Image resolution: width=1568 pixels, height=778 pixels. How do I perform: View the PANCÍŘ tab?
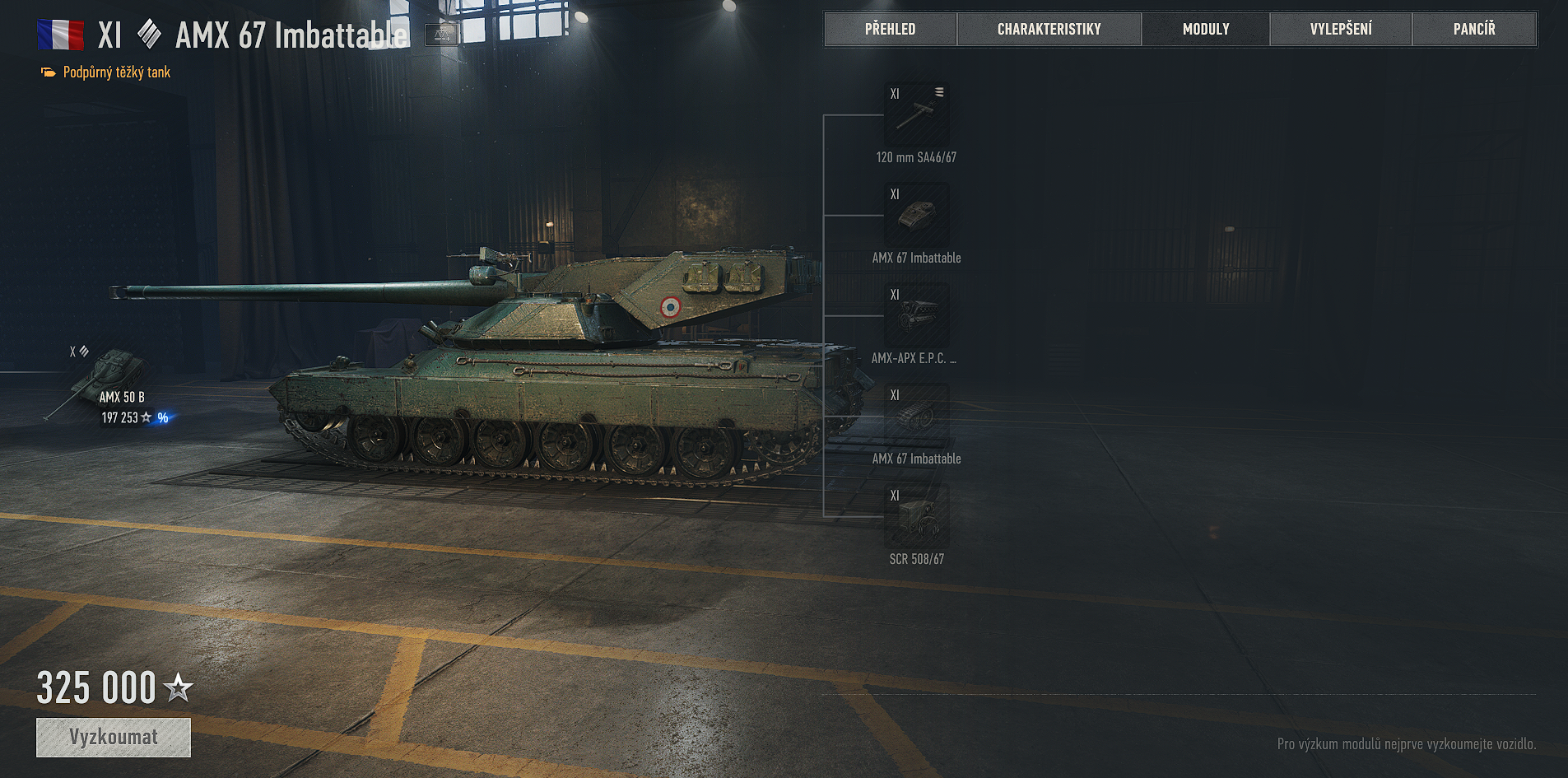click(x=1473, y=28)
